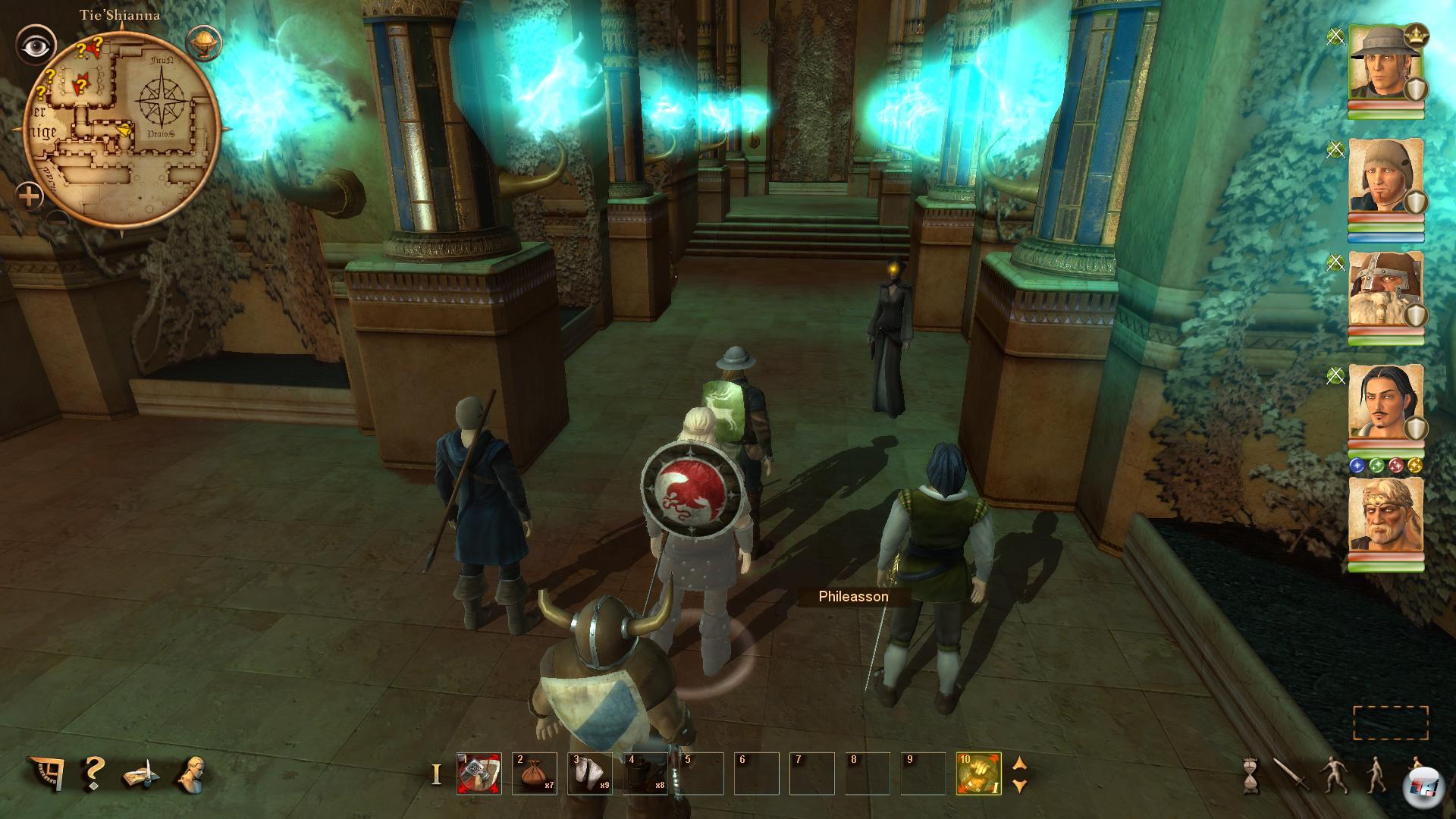Zoom in the minimap with the plus button

point(30,198)
